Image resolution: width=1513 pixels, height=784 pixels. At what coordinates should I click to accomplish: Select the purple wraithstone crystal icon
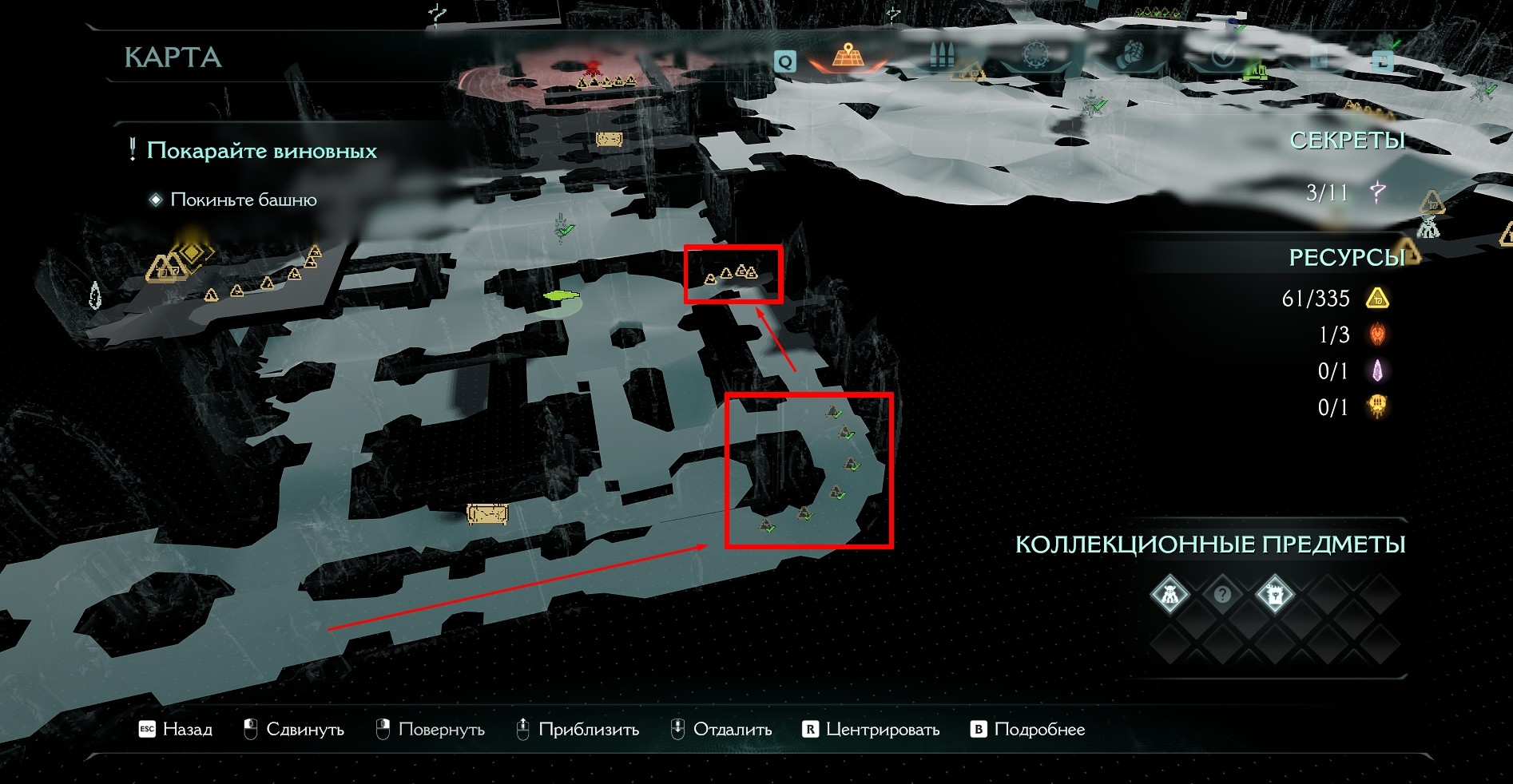(1378, 370)
